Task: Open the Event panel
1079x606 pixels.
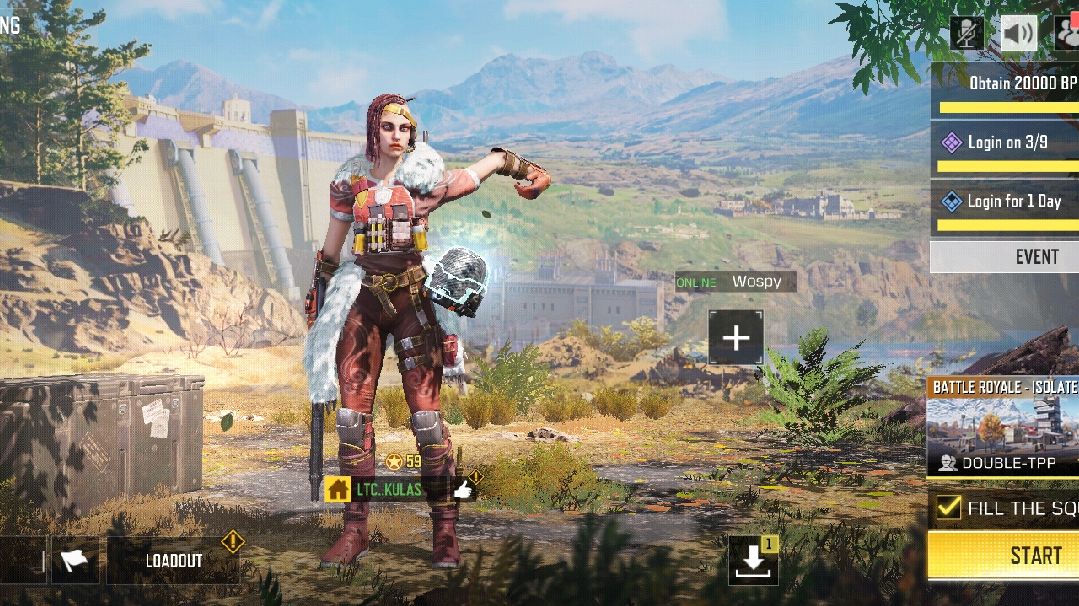Action: [x=1005, y=257]
